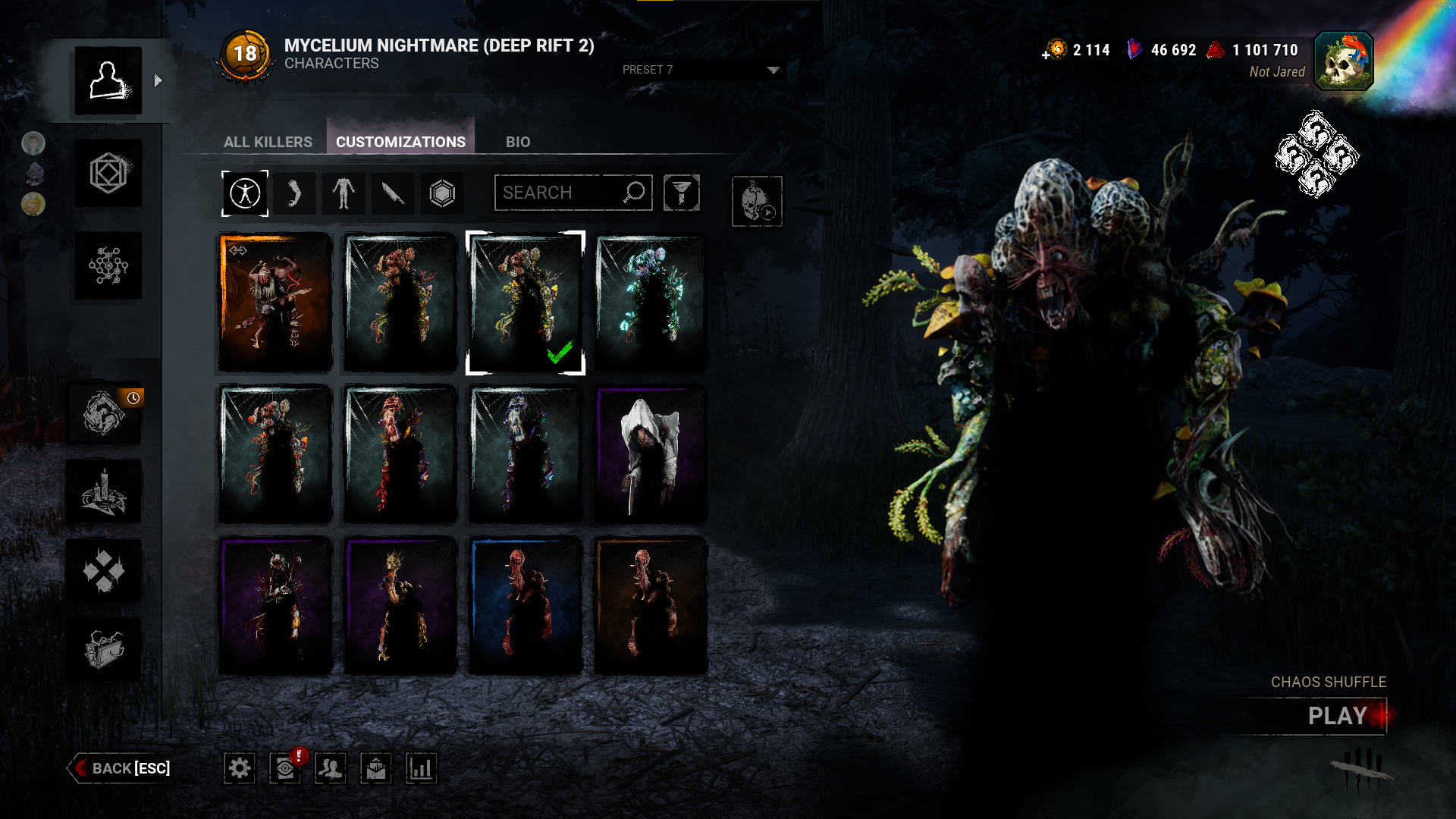
Task: Open the loadout diamond icon menu
Action: pos(108,174)
